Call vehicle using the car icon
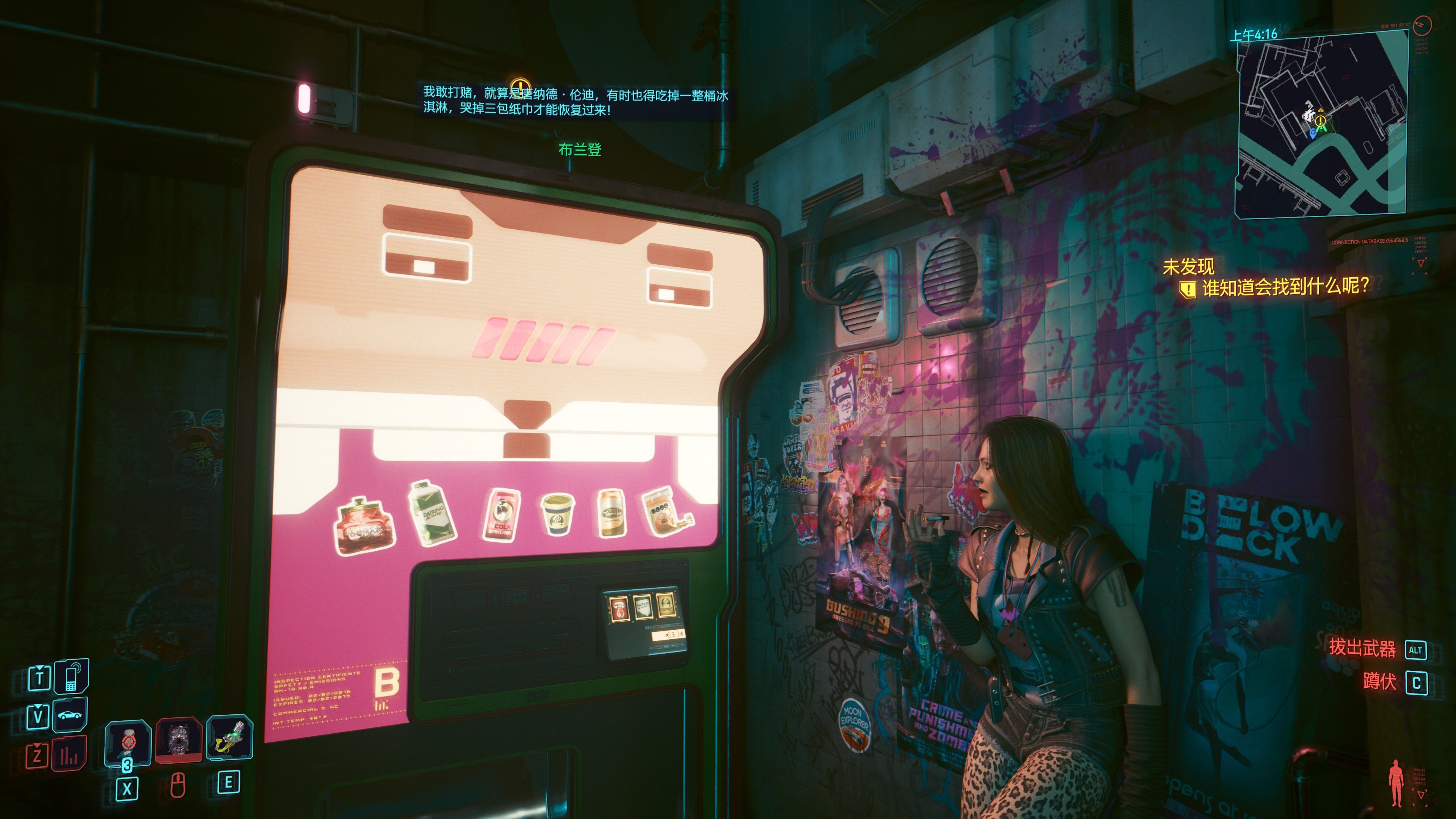Image resolution: width=1456 pixels, height=819 pixels. pyautogui.click(x=70, y=715)
